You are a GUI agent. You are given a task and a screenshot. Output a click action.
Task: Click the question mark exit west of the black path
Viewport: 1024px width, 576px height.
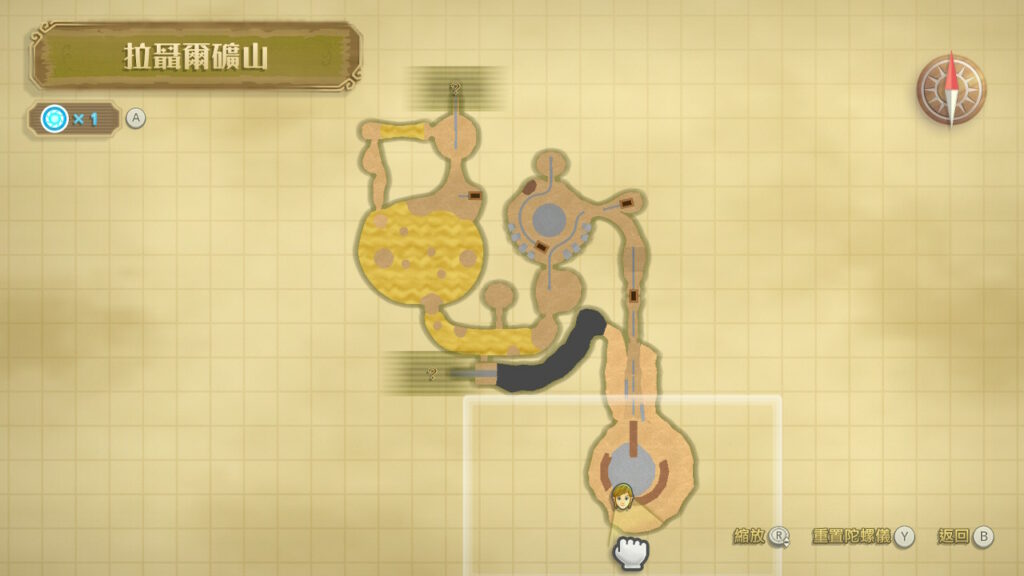pos(432,375)
